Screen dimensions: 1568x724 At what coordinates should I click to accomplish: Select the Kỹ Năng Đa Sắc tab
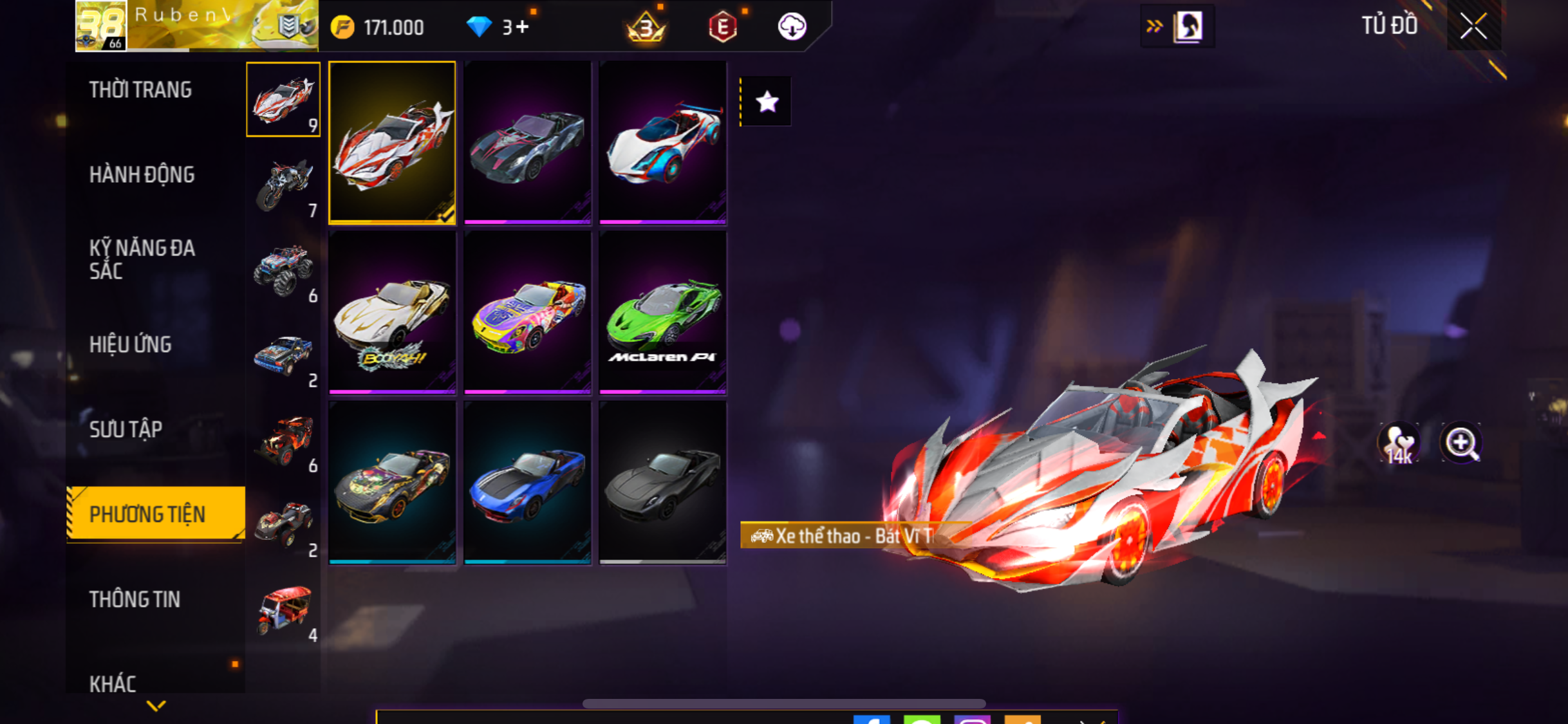(x=142, y=259)
